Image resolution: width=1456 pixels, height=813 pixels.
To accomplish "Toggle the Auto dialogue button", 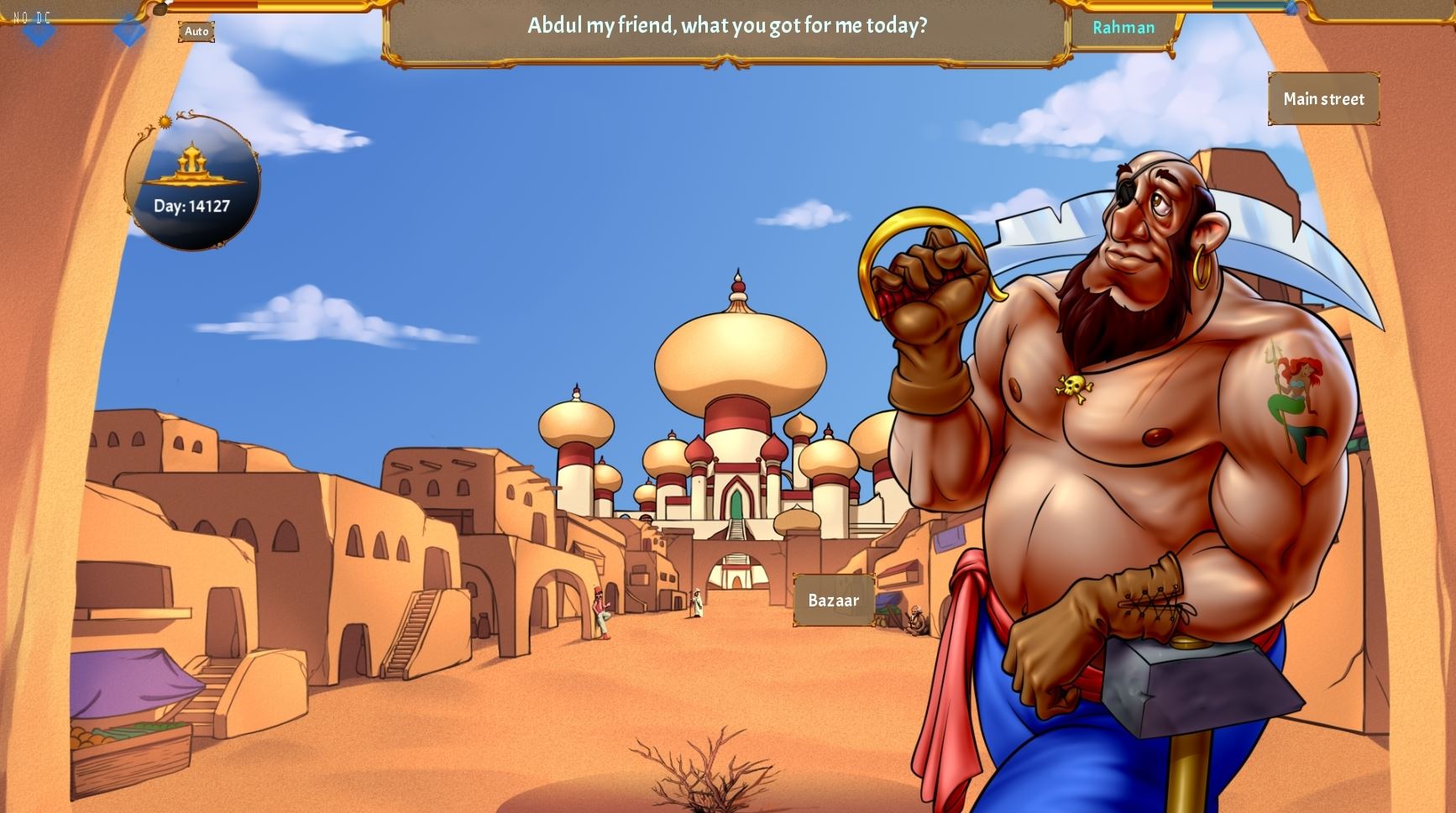I will pyautogui.click(x=196, y=32).
